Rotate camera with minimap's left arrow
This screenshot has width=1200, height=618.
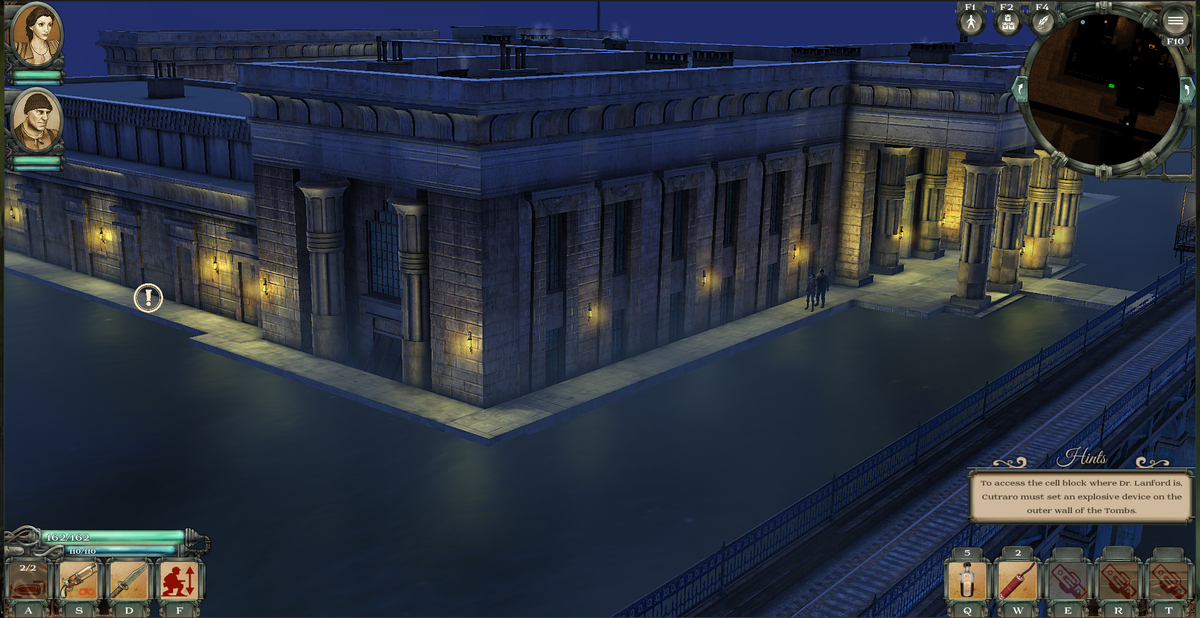point(1019,89)
